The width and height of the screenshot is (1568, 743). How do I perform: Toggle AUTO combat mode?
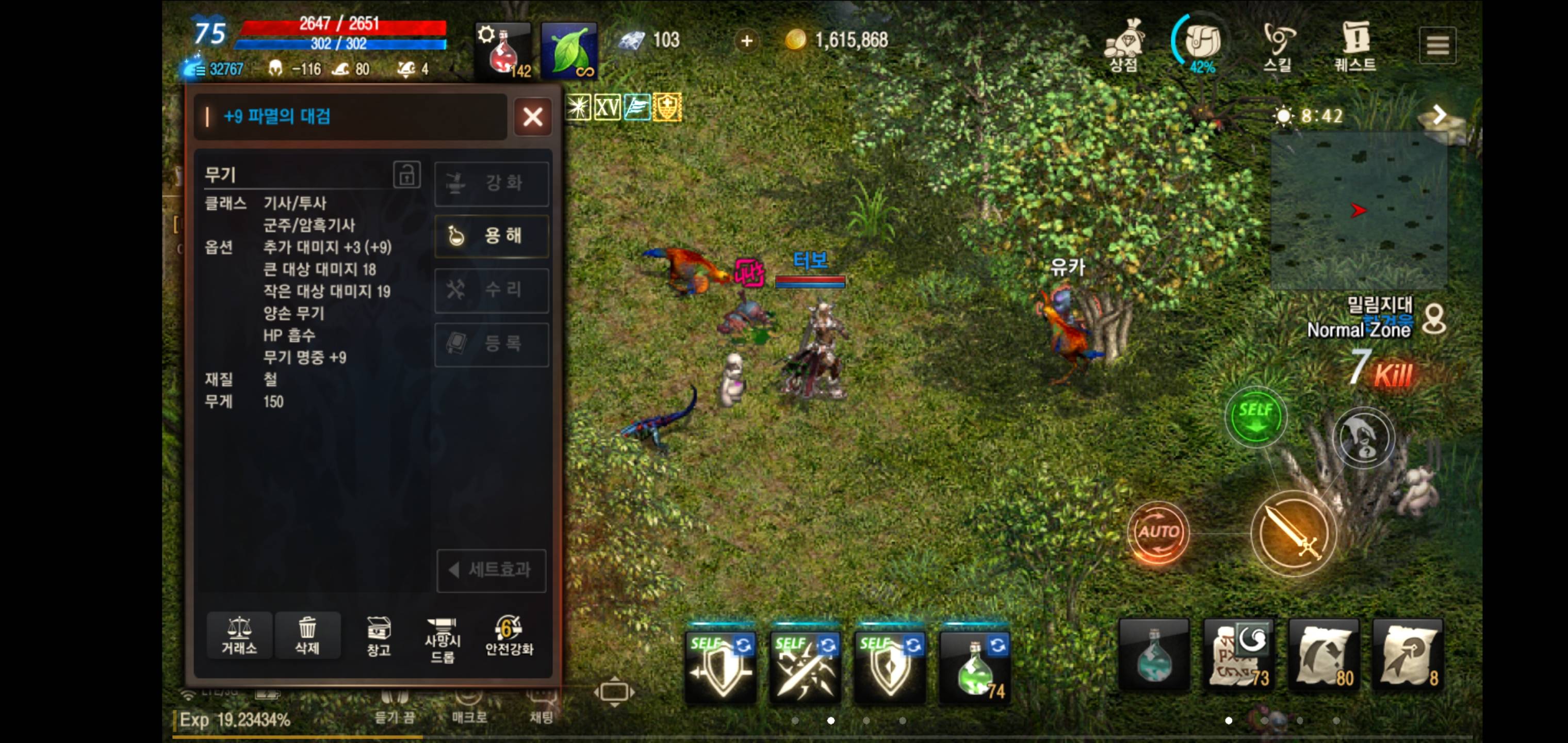(1158, 532)
